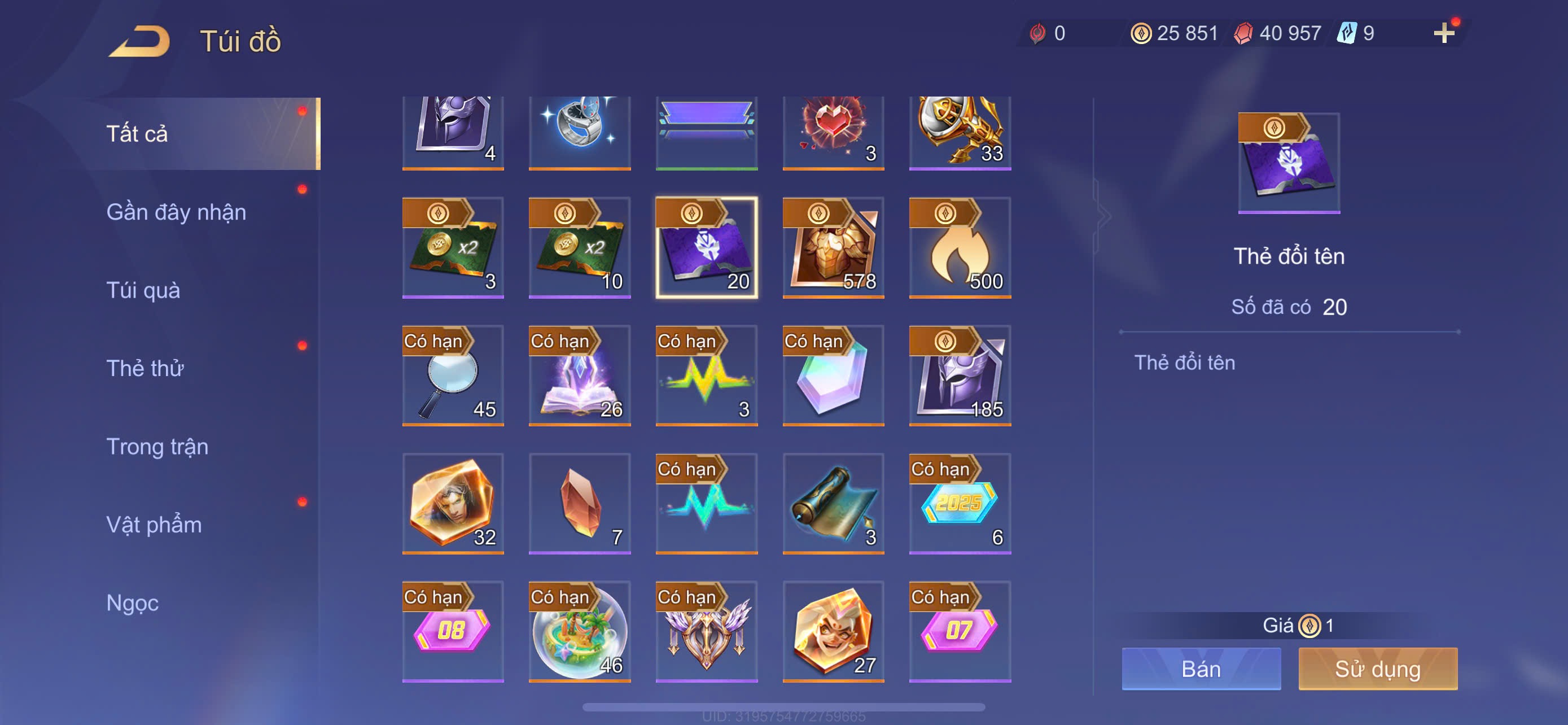
Task: Select the flame item with 500 count
Action: pyautogui.click(x=960, y=248)
